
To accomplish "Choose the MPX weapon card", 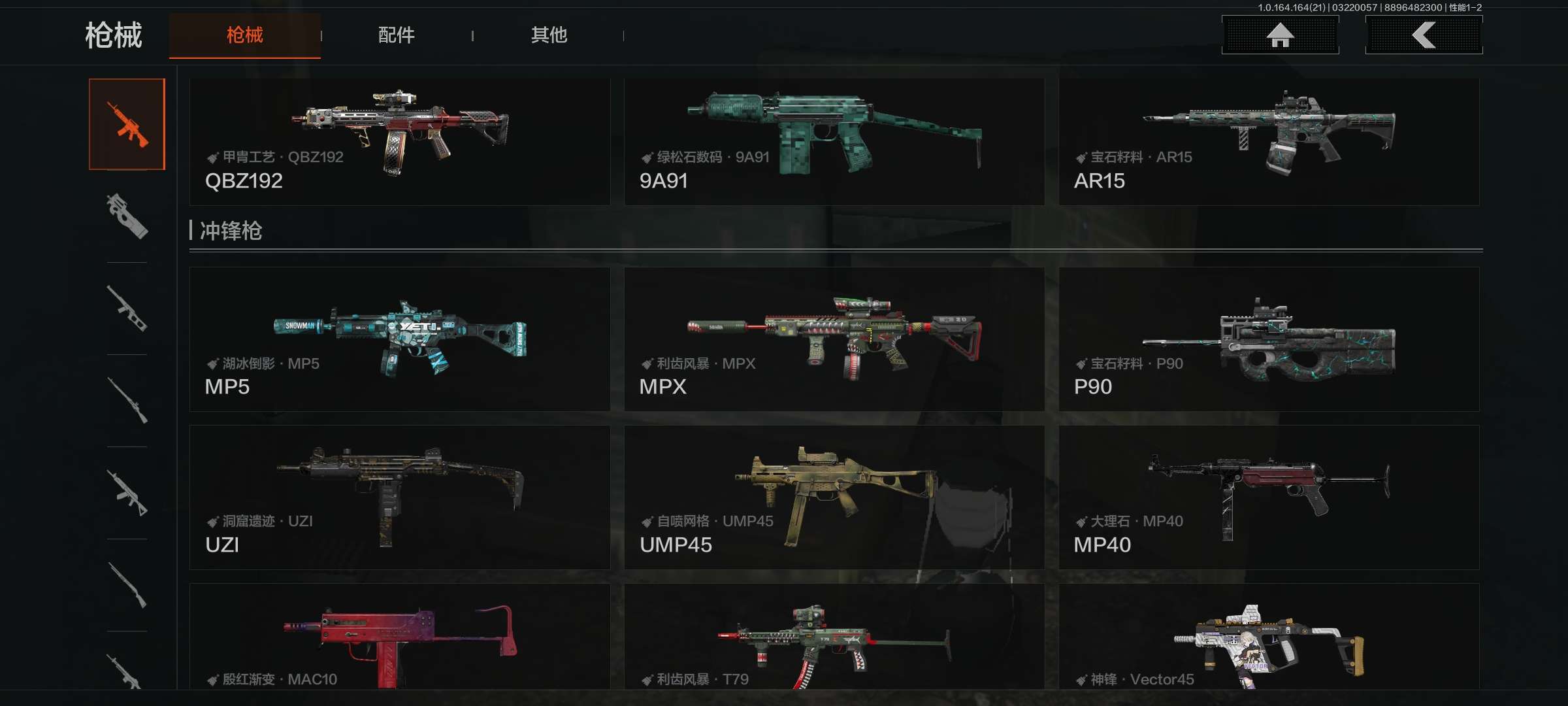I will (x=834, y=339).
